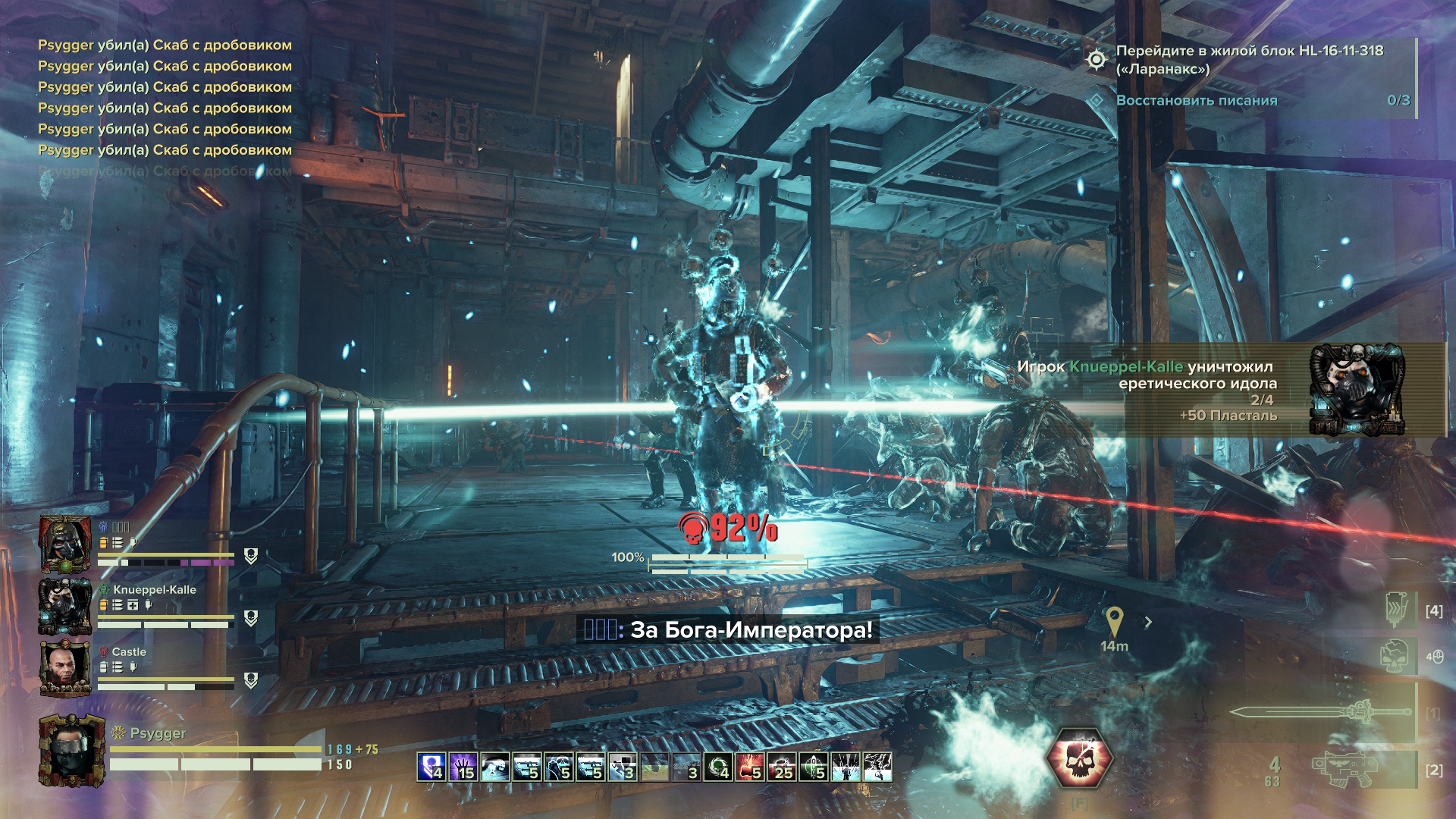Equip the force sword melee weapon slot

tap(1320, 712)
